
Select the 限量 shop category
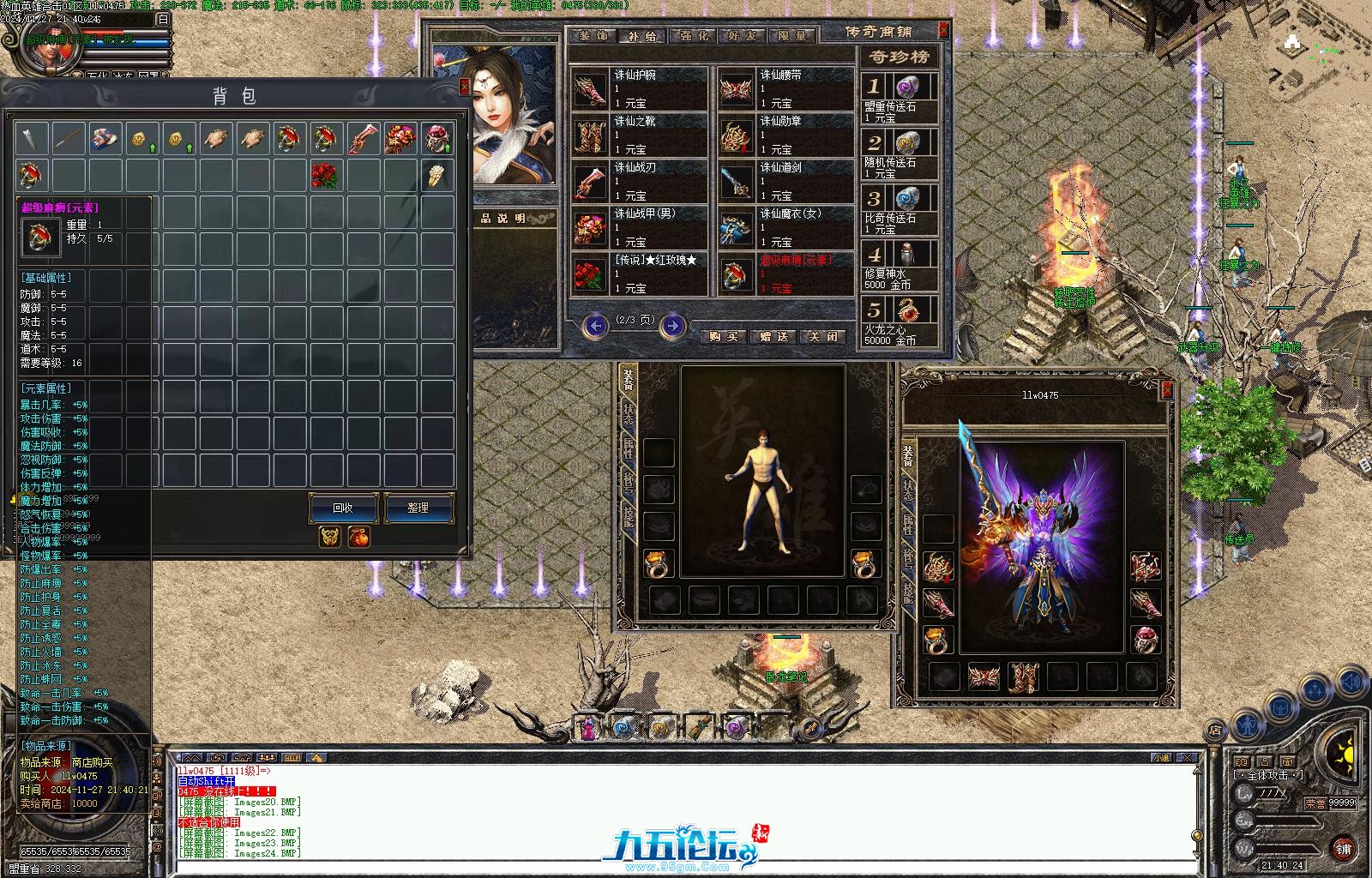[x=791, y=36]
